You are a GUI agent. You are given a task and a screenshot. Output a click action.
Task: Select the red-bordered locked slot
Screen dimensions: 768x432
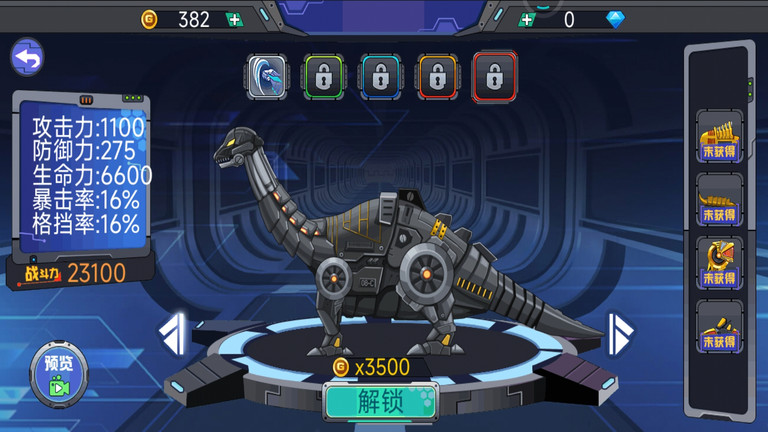tap(494, 76)
